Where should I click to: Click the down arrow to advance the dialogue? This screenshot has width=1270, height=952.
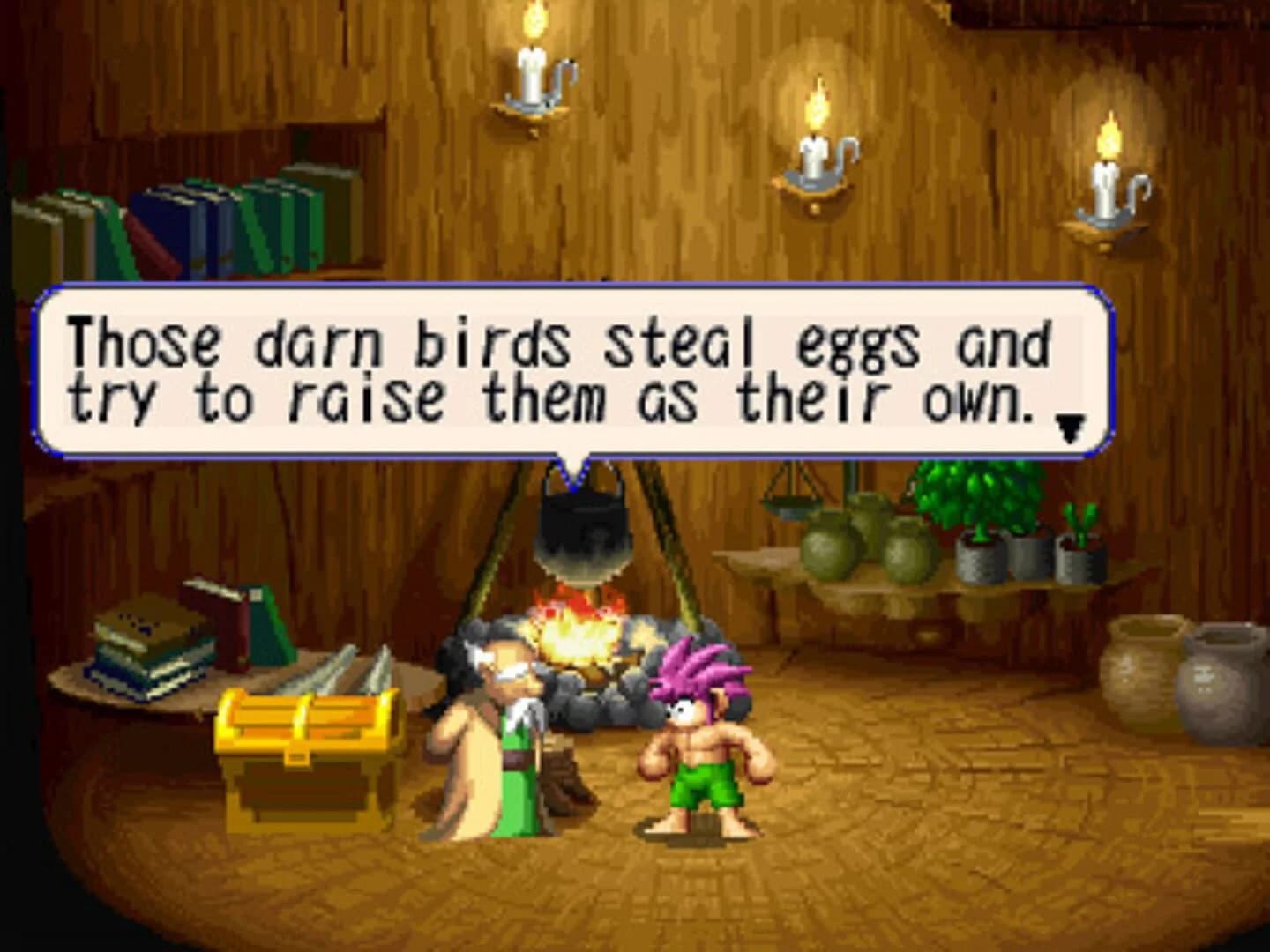pos(1070,427)
